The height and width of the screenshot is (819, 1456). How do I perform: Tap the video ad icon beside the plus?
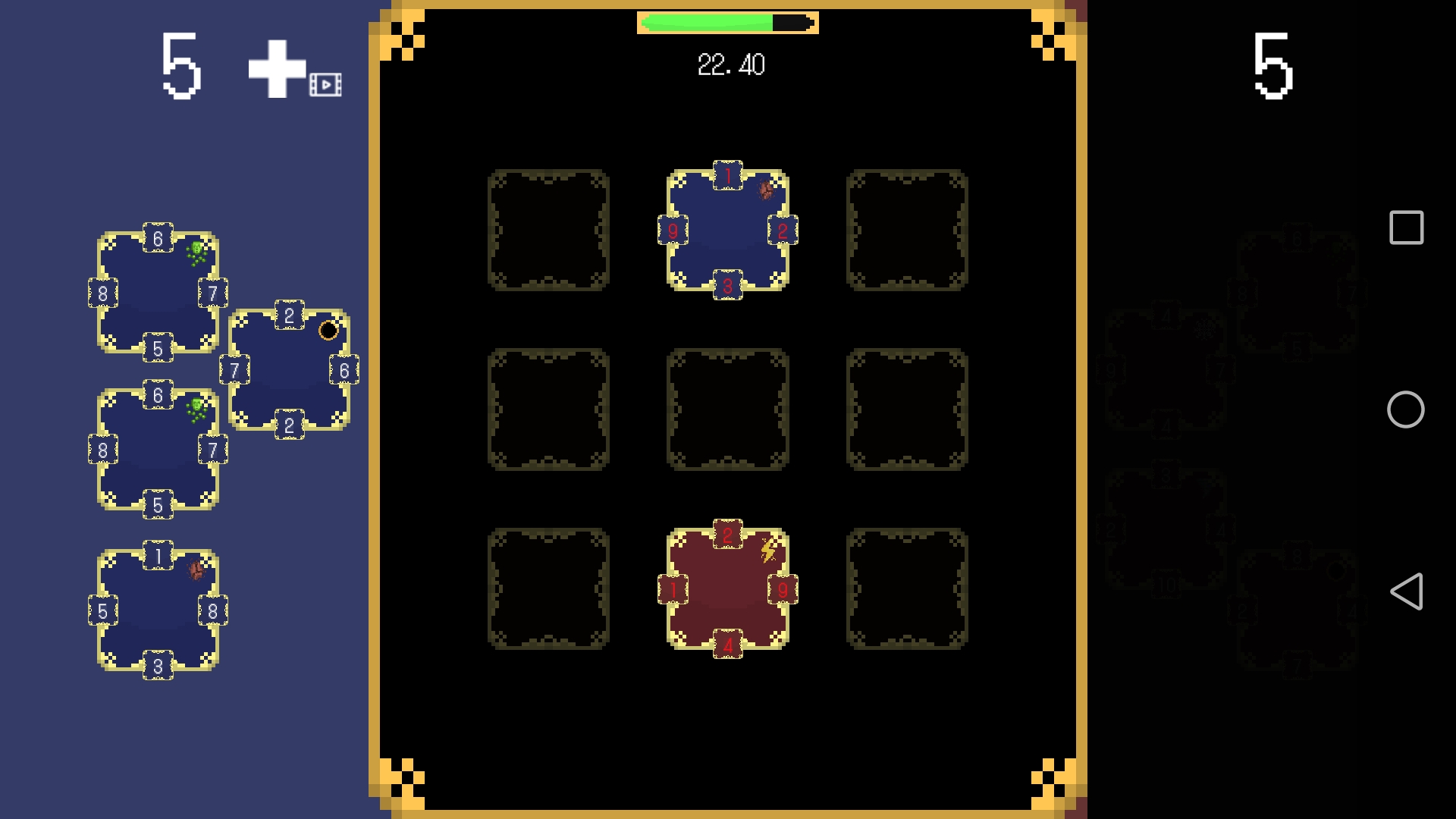coord(325,85)
